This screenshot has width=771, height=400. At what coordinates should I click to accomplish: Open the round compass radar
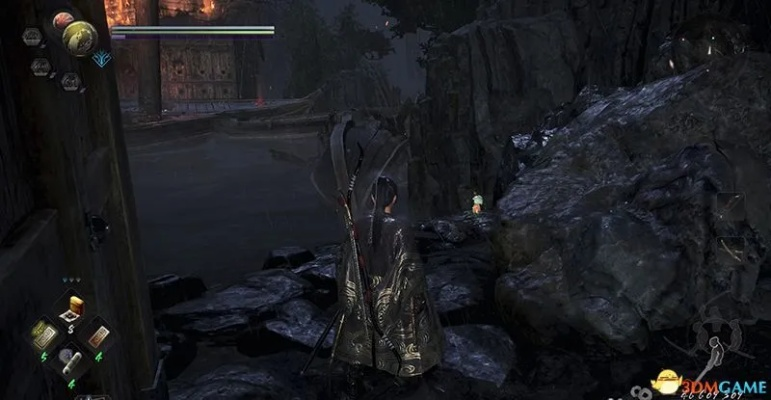[x=708, y=40]
